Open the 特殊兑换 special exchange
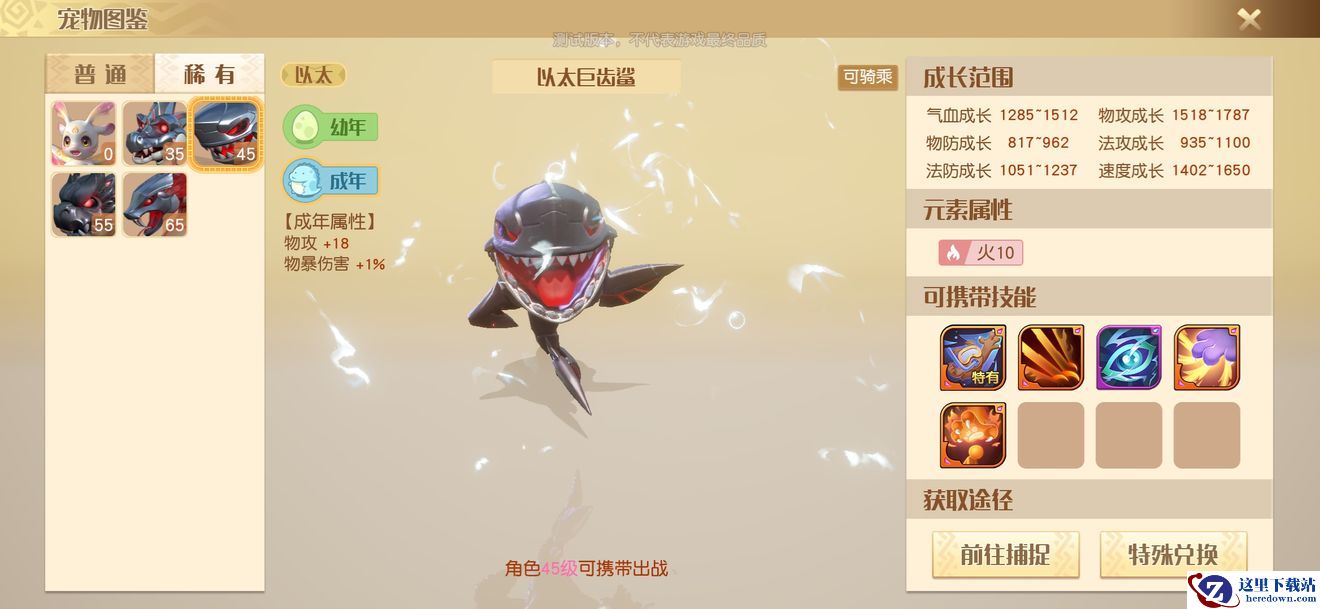 point(1173,554)
